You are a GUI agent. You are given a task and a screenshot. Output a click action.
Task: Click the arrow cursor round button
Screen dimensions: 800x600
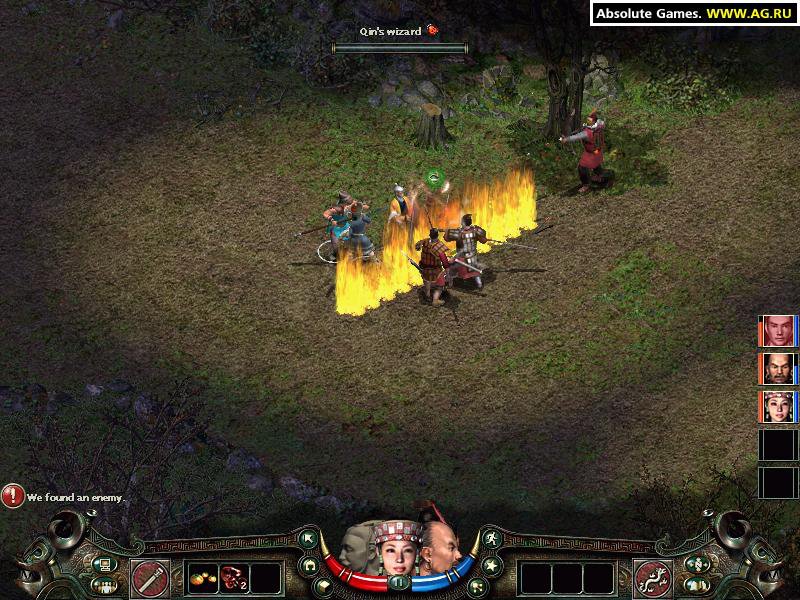click(x=309, y=539)
